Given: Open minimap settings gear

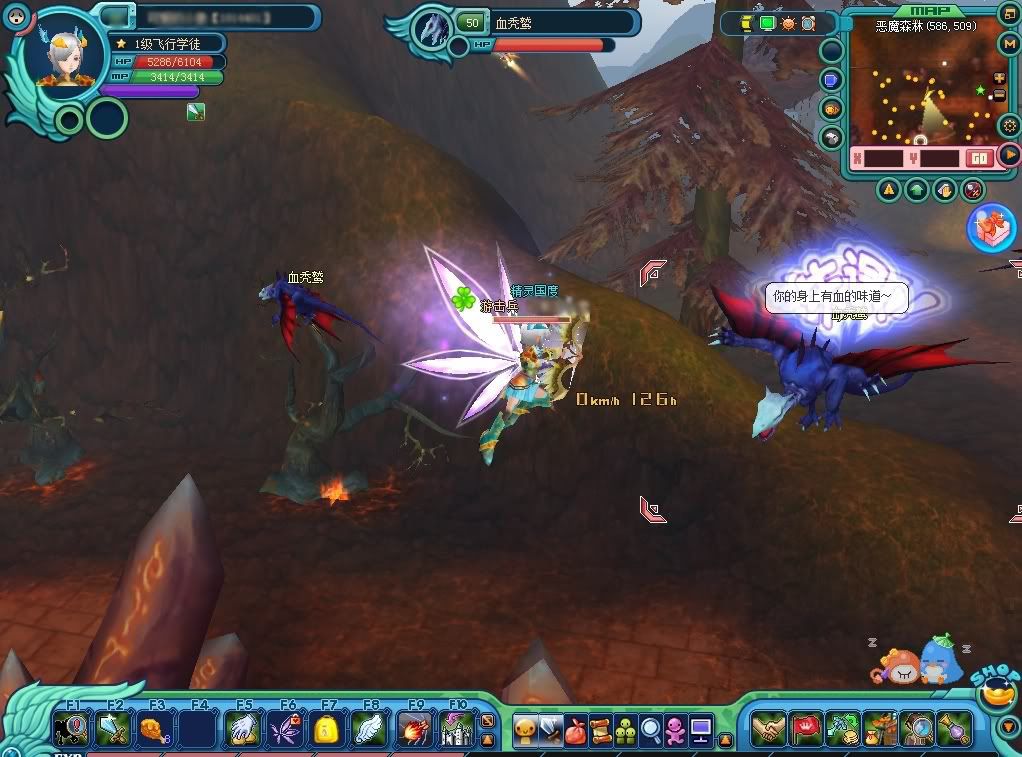Looking at the screenshot, I should pos(1008,125).
